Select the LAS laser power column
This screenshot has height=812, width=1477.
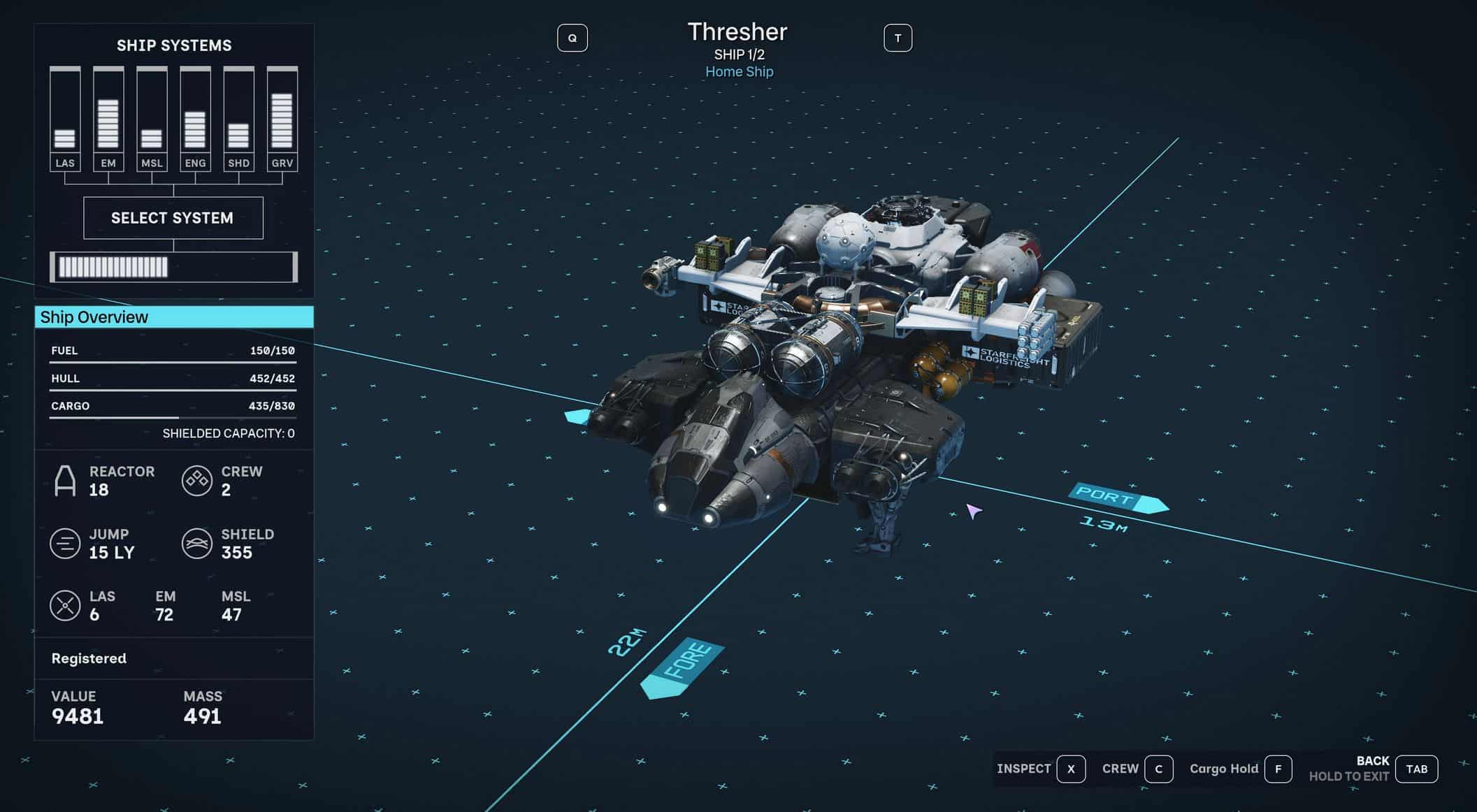[x=65, y=119]
